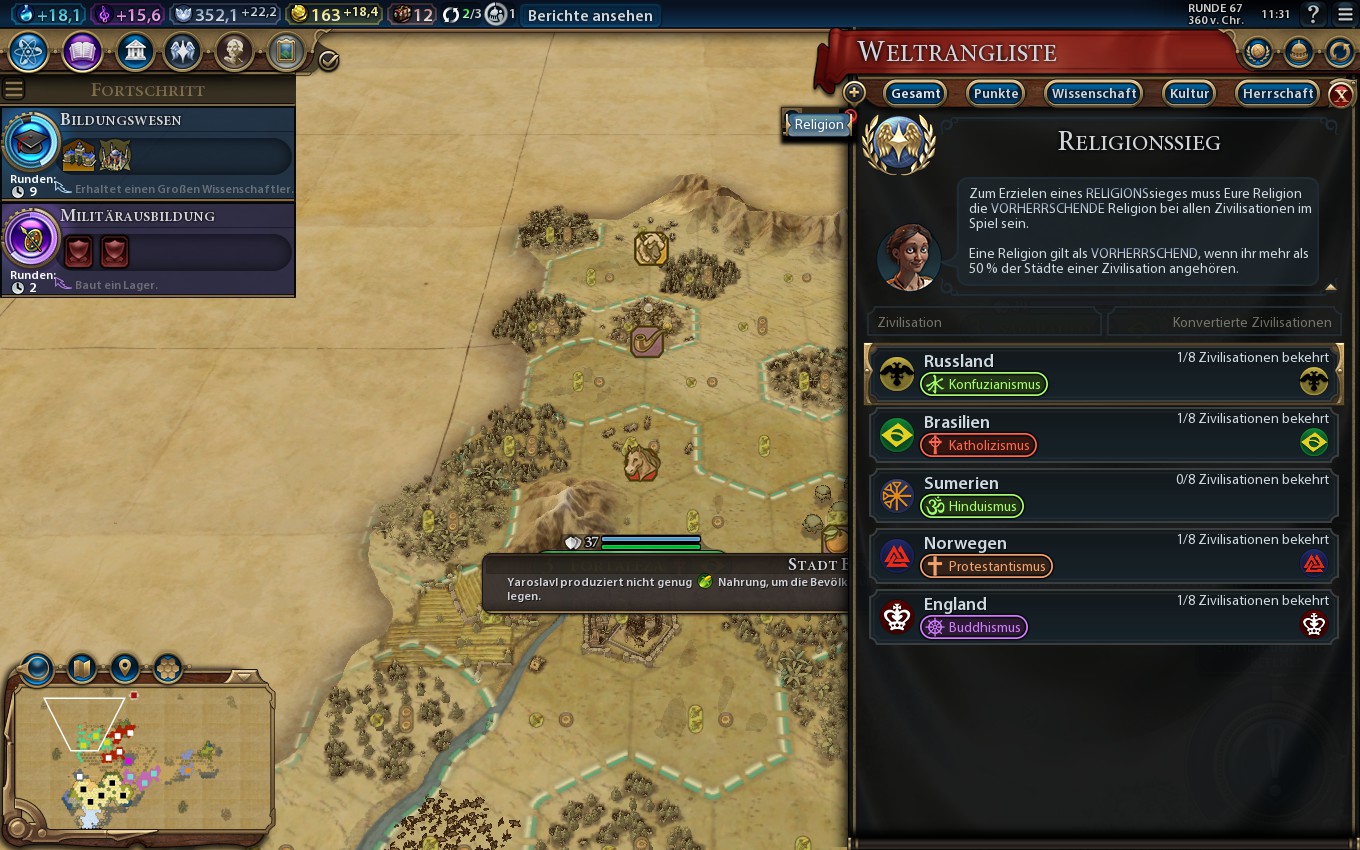Switch to the Gesamt ranking tab
This screenshot has height=850, width=1360.
[915, 93]
